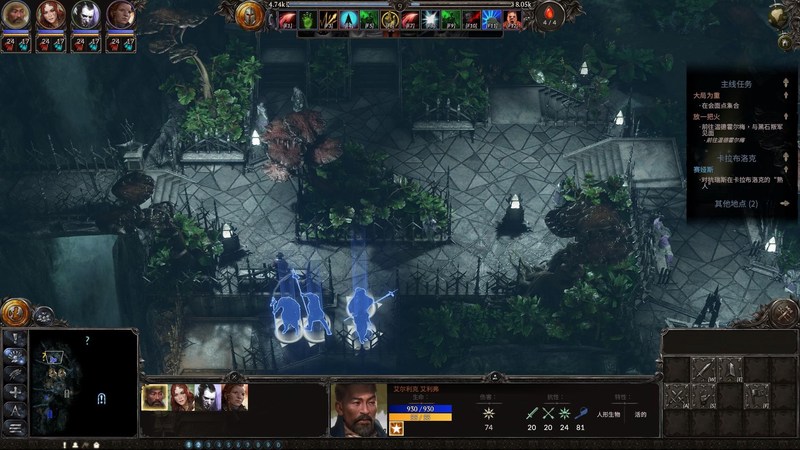Click the large orange round button above the minimap
The image size is (800, 450).
tap(16, 312)
